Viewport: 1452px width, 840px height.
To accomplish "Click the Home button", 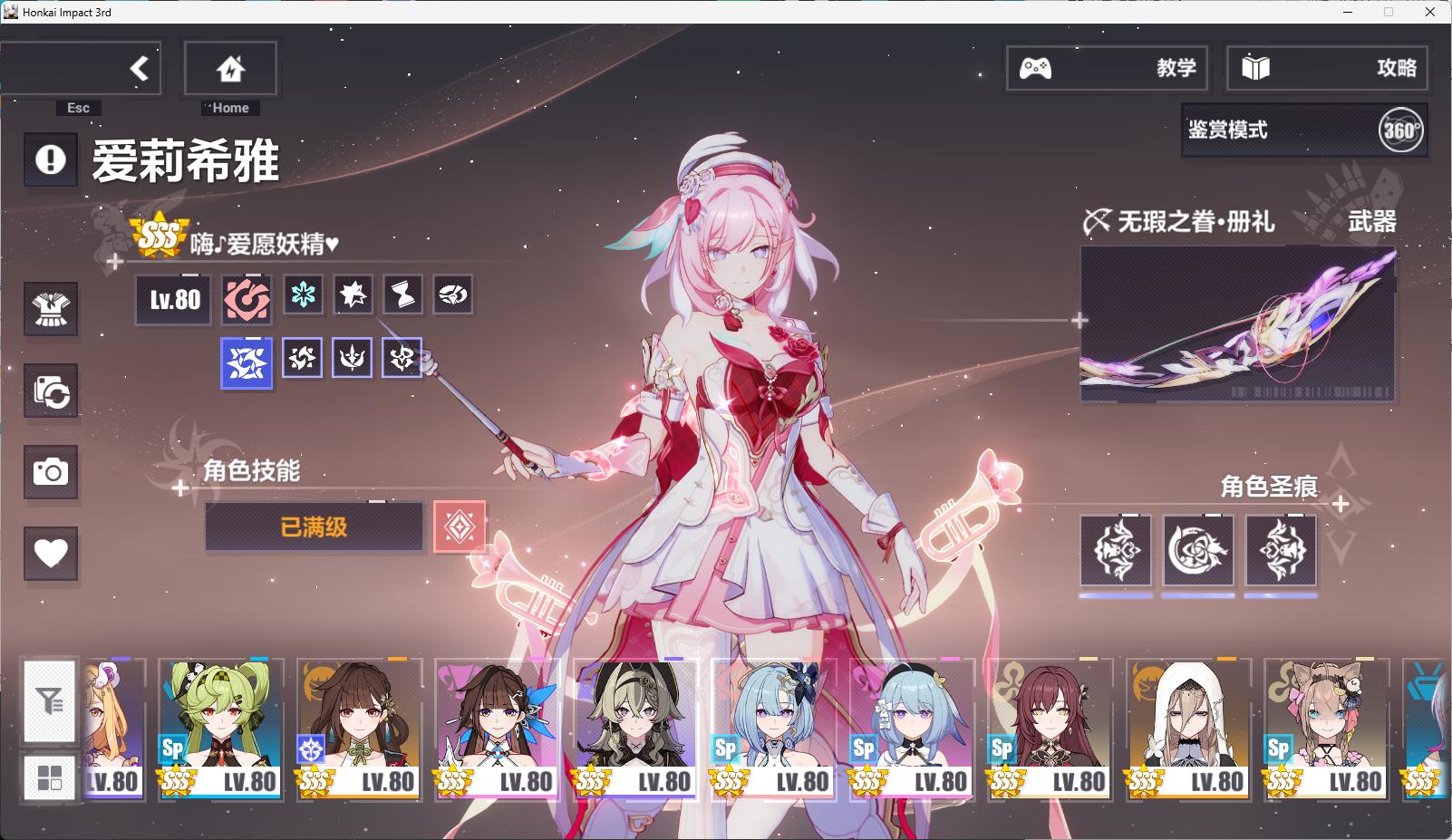I will pyautogui.click(x=229, y=65).
